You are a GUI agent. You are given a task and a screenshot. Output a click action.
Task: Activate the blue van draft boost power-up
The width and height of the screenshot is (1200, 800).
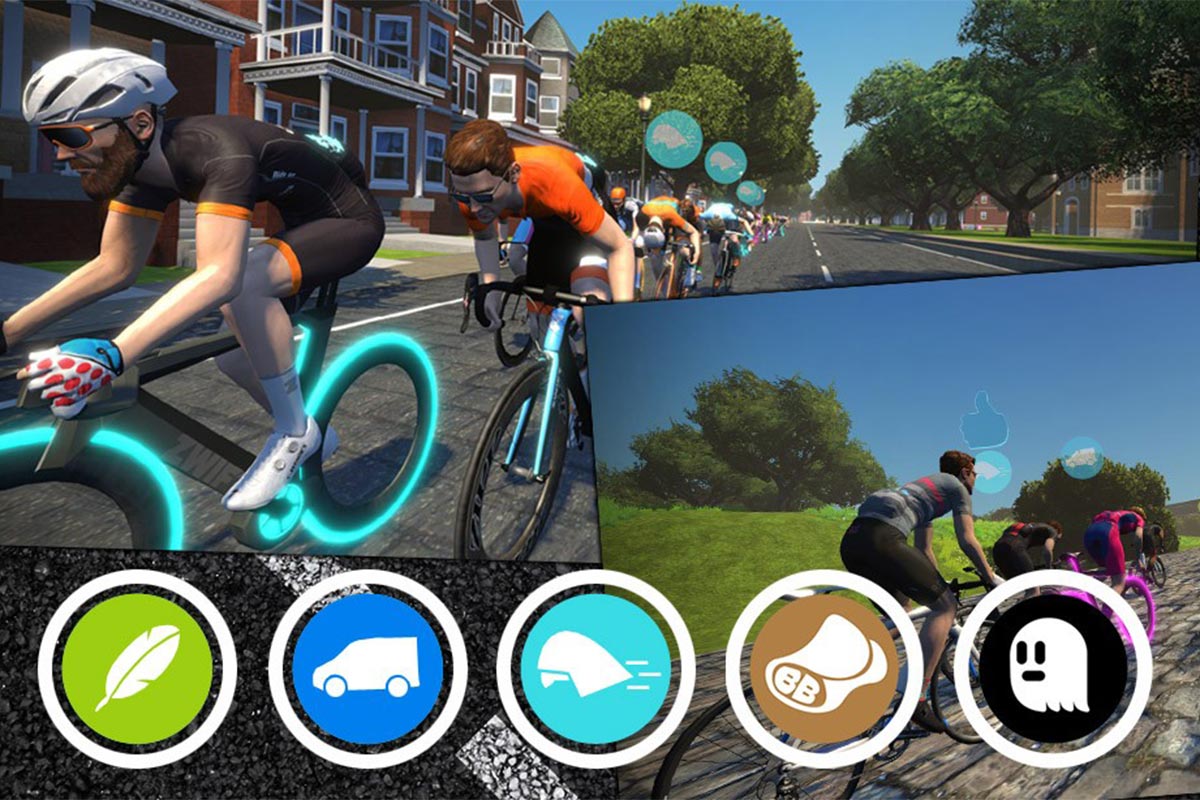click(367, 668)
